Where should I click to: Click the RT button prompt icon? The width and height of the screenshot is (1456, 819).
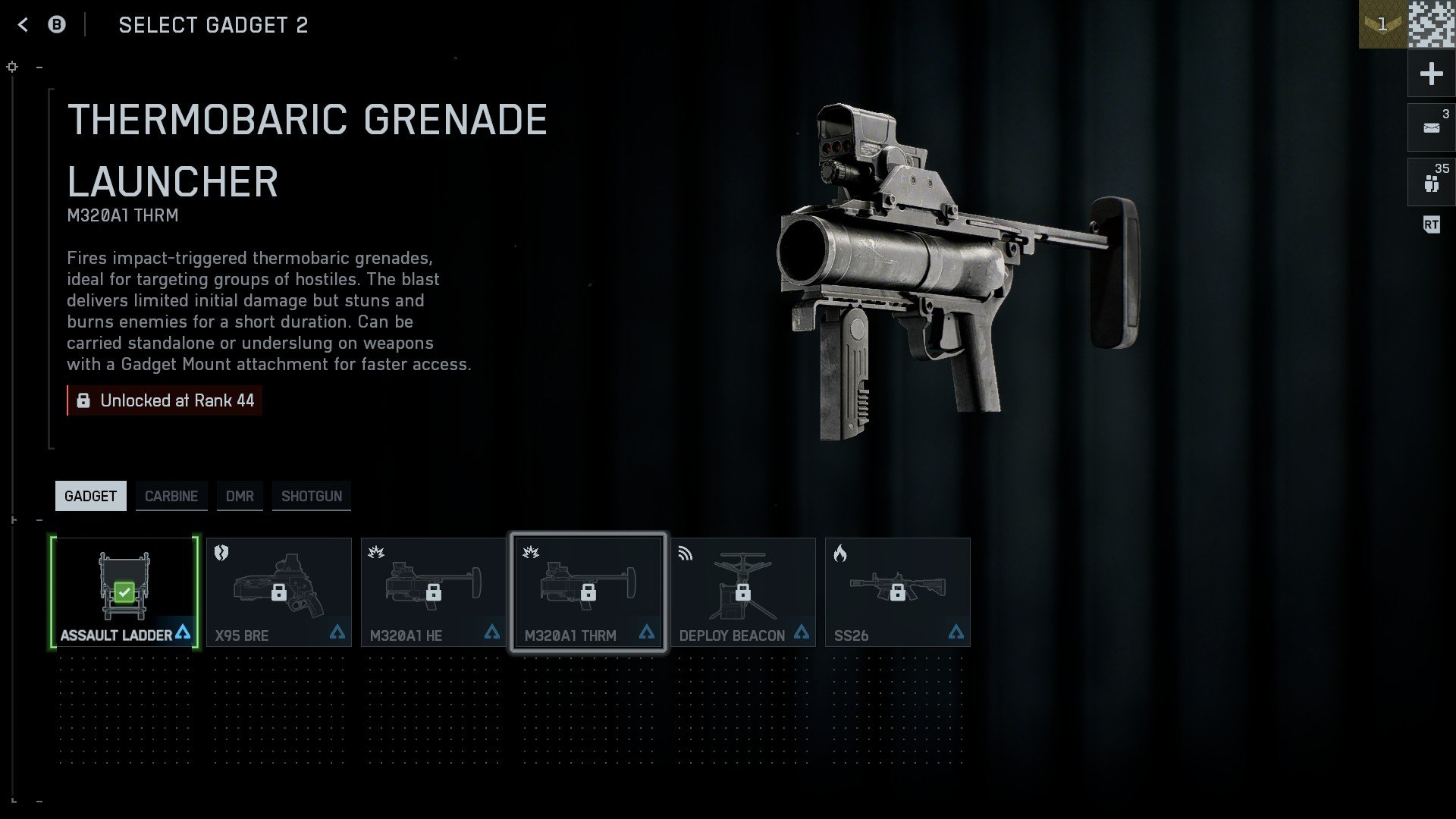pyautogui.click(x=1432, y=224)
